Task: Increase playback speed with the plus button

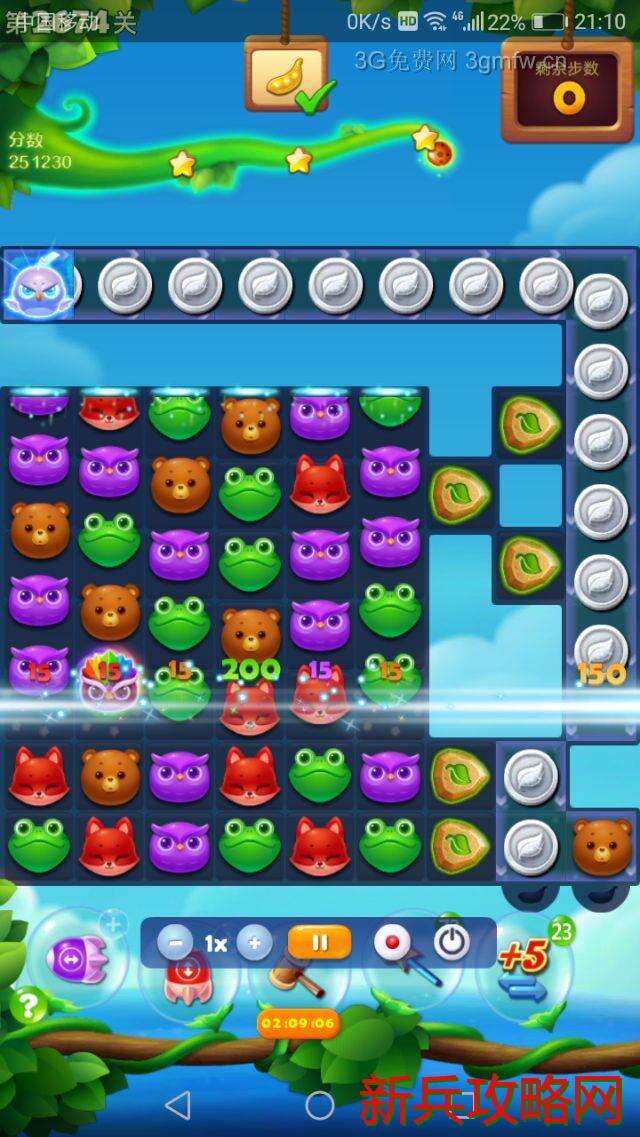Action: pyautogui.click(x=254, y=943)
